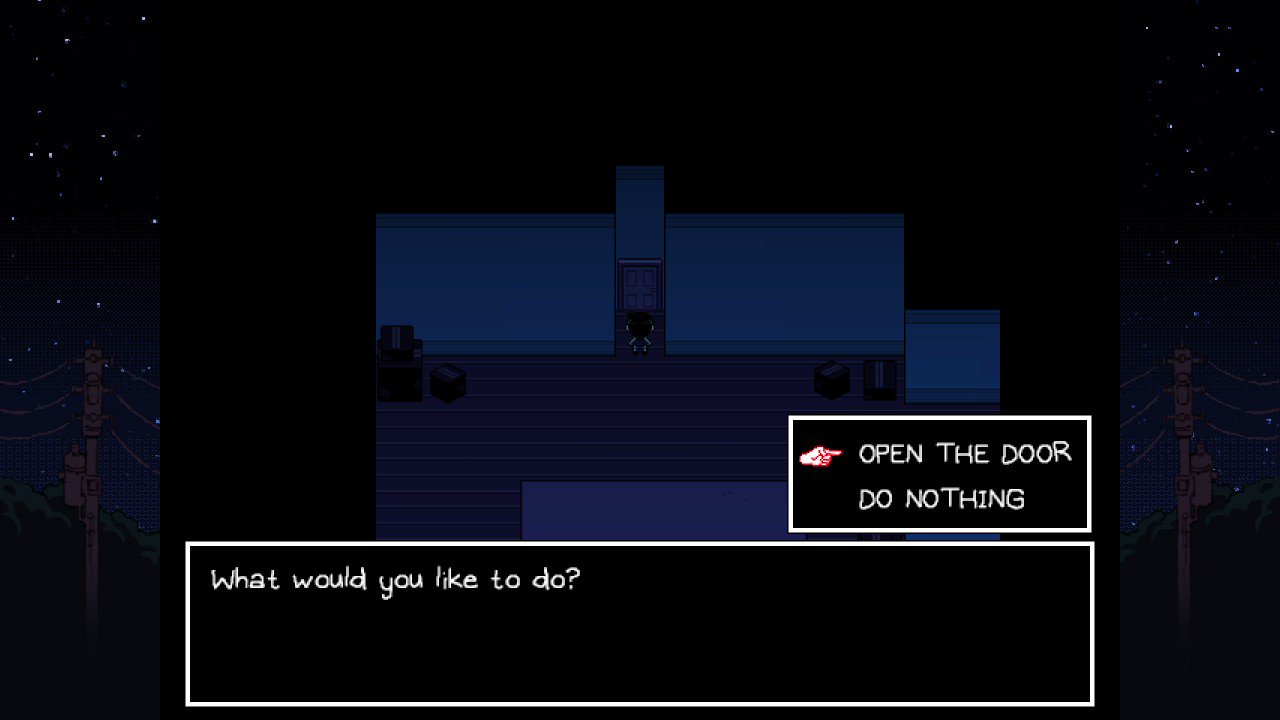Click the lone crate near the left porch

click(447, 382)
